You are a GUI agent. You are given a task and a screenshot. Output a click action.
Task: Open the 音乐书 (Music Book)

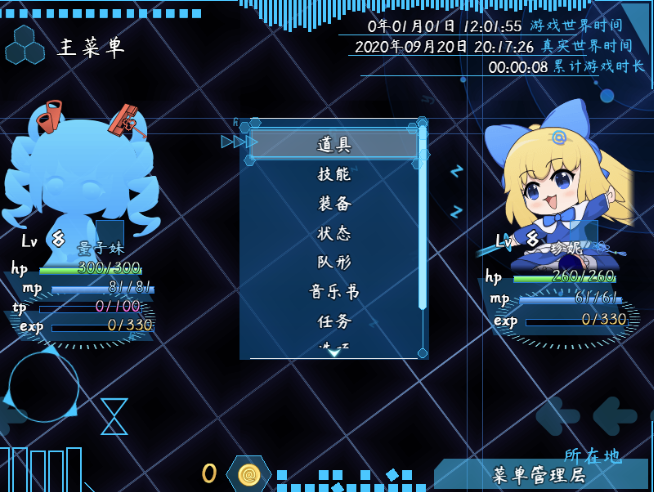[x=334, y=292]
